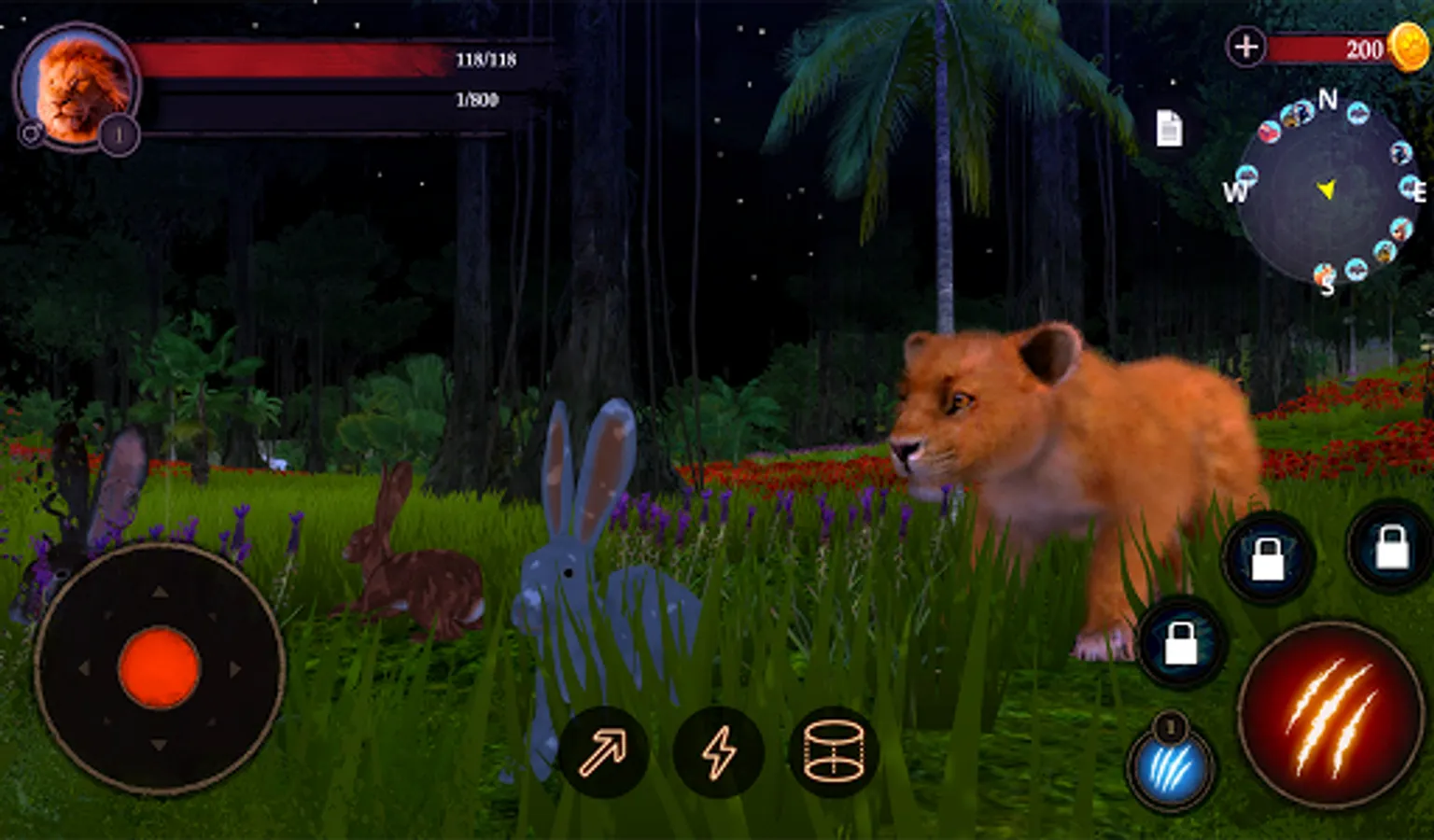Use the blue claw special skill
Viewport: 1434px width, 840px height.
click(x=1171, y=770)
